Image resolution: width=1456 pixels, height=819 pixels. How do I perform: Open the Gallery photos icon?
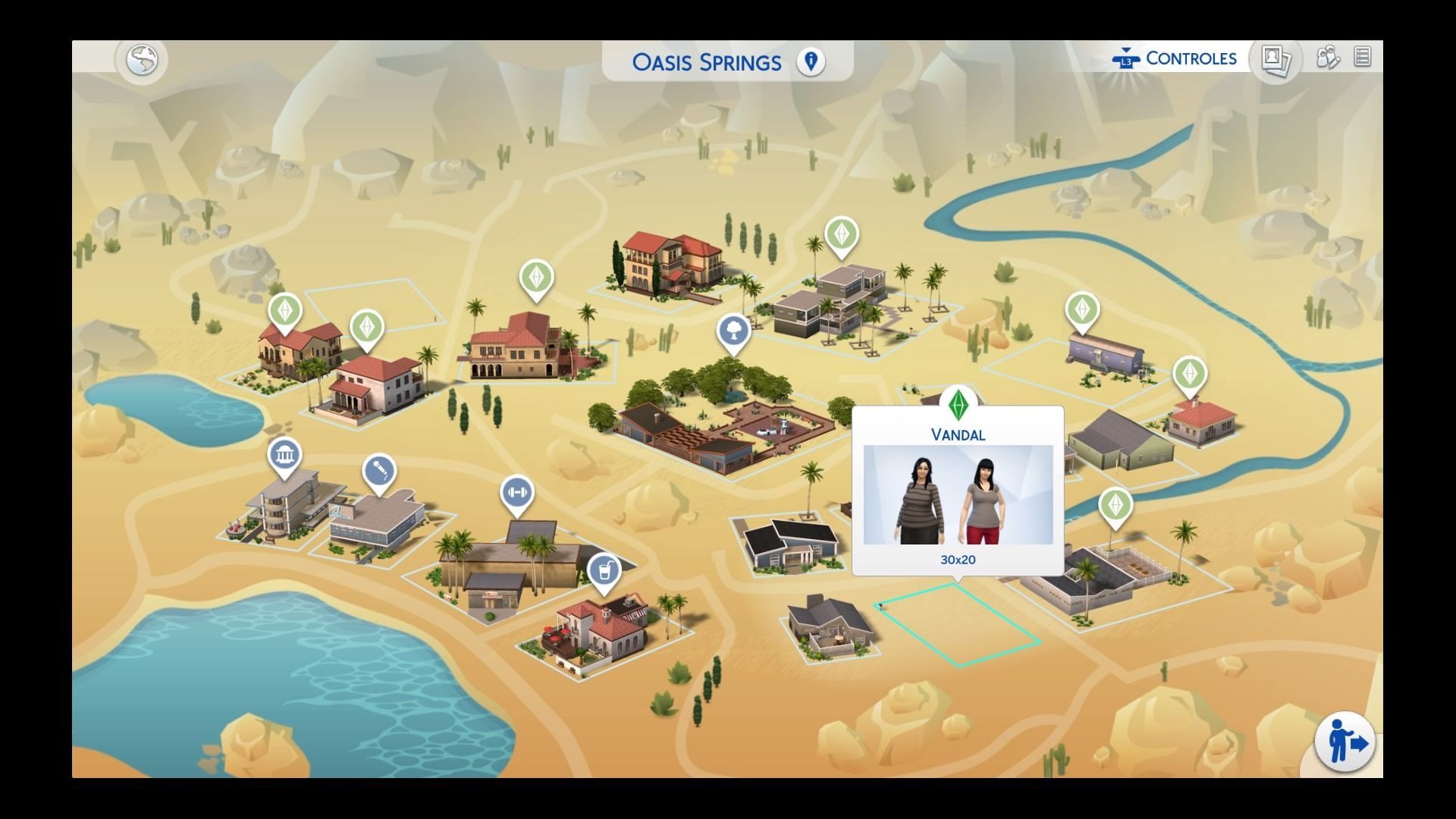1276,58
